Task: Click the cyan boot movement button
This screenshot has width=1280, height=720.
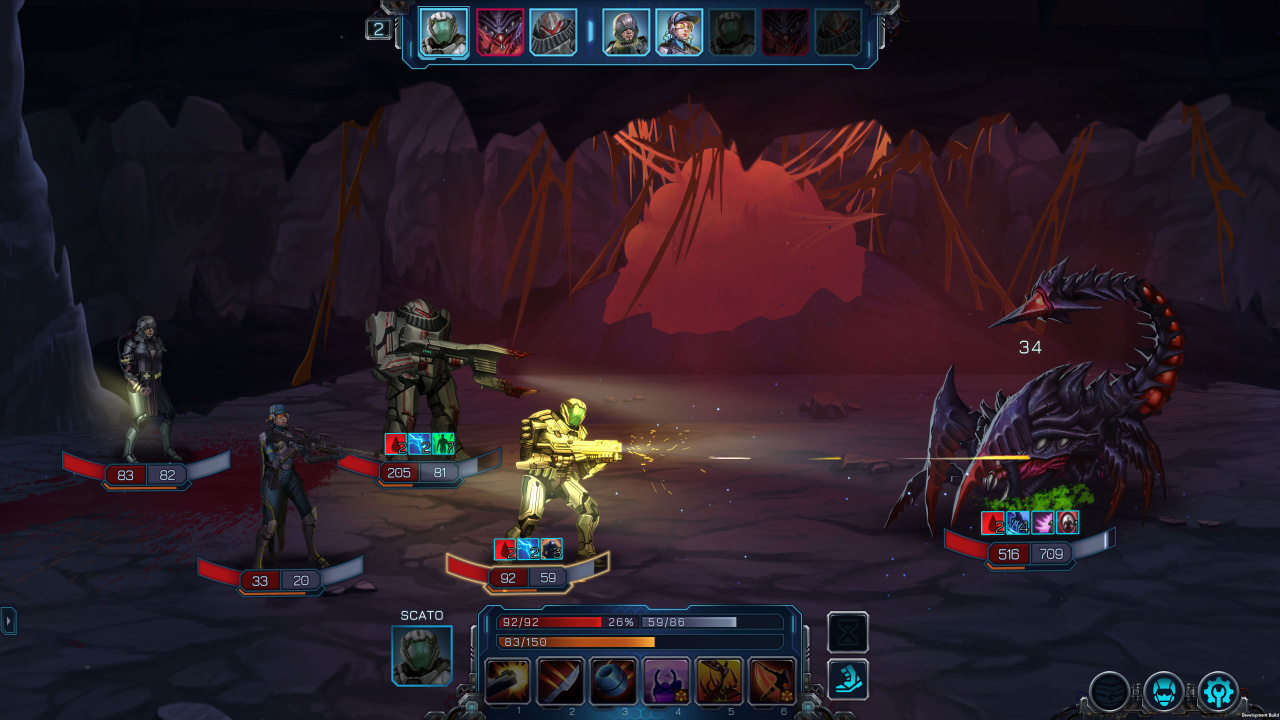Action: coord(848,679)
